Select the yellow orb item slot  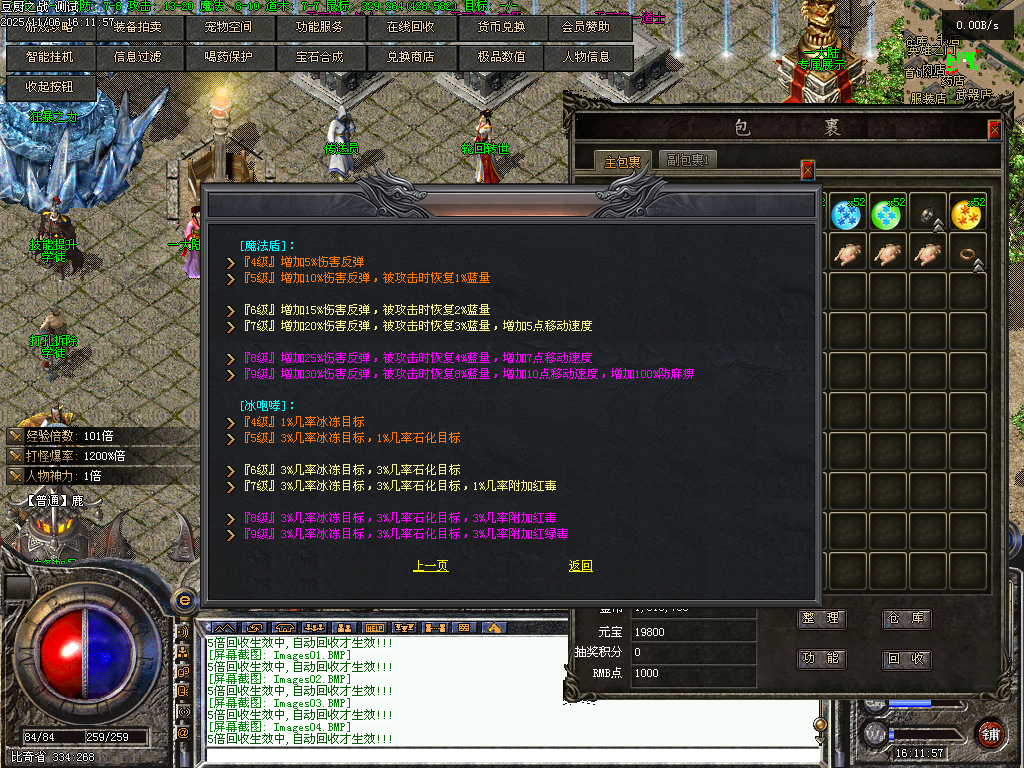pos(967,212)
